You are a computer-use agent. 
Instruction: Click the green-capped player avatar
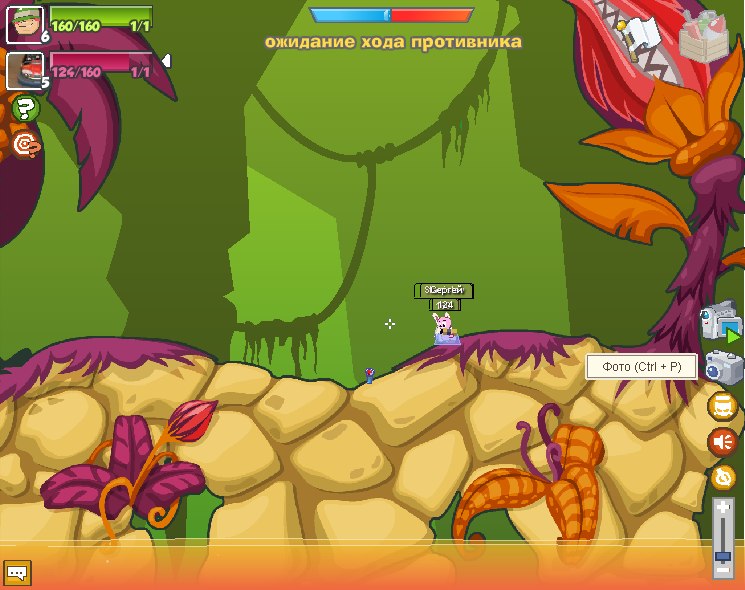click(24, 24)
